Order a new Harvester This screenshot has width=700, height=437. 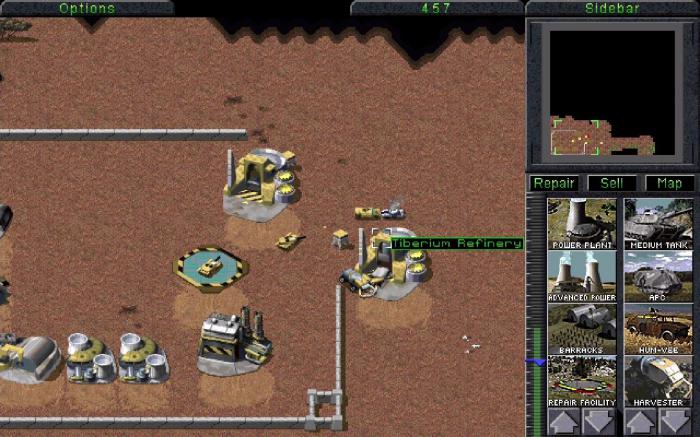tap(658, 380)
